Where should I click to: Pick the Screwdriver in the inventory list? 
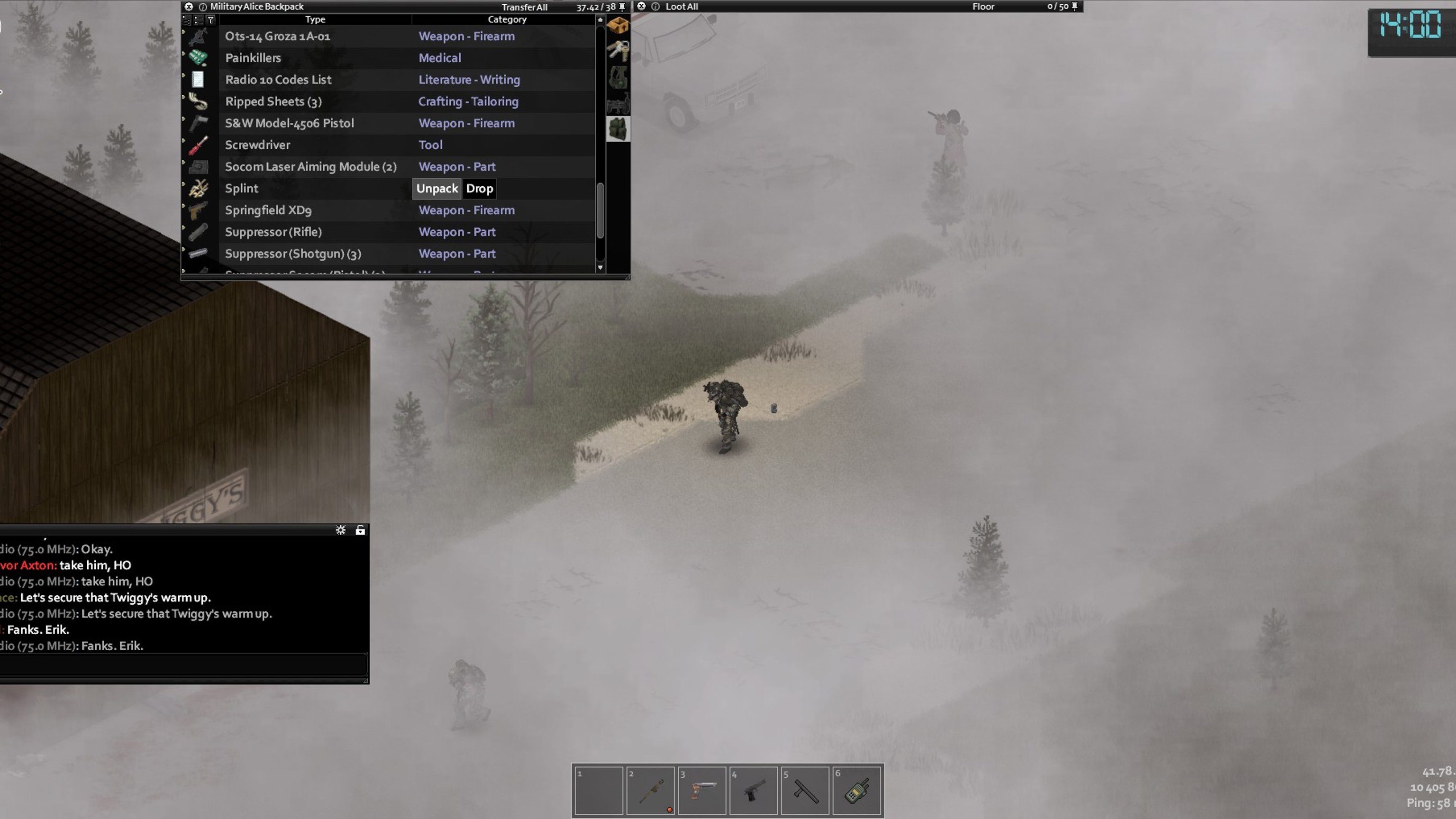[x=257, y=145]
